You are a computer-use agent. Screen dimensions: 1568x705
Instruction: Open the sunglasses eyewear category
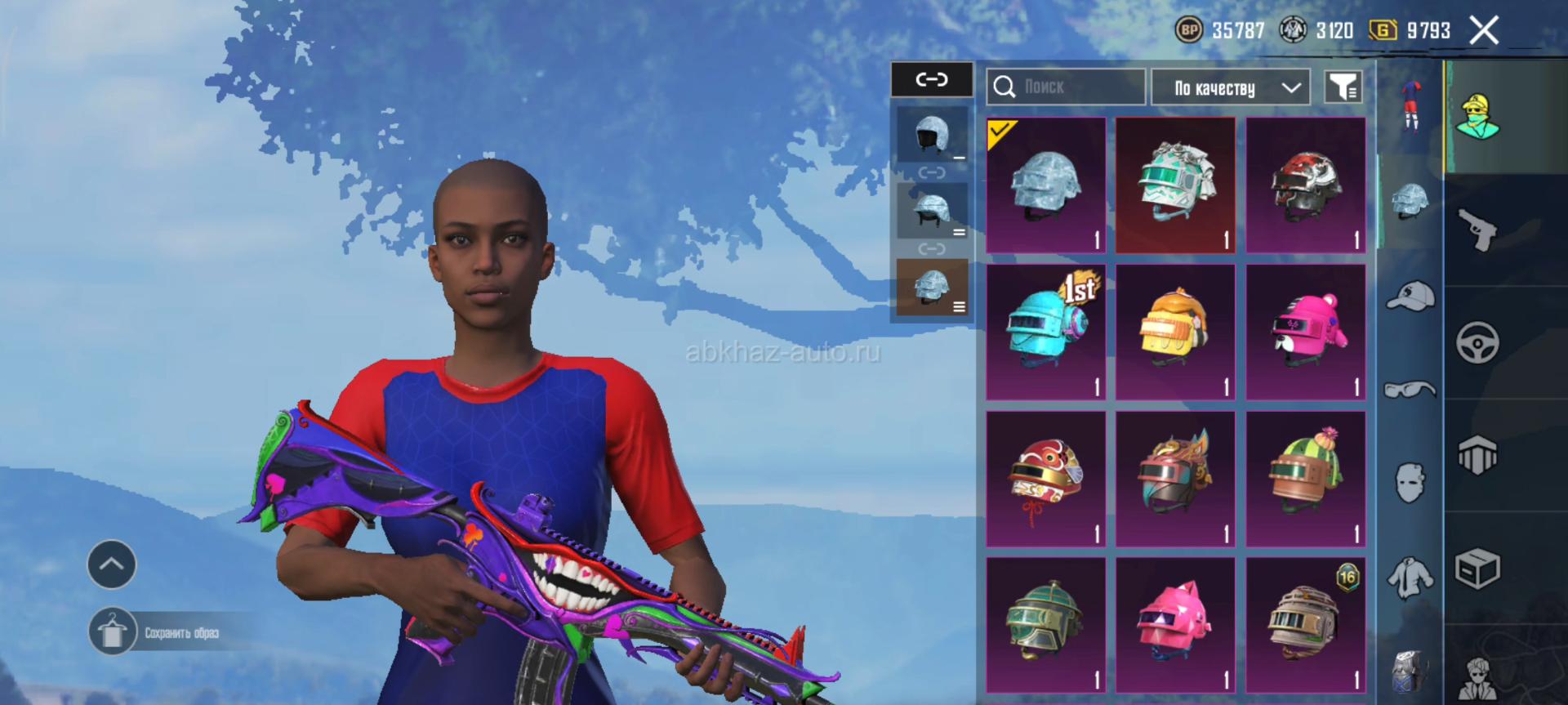pyautogui.click(x=1410, y=390)
